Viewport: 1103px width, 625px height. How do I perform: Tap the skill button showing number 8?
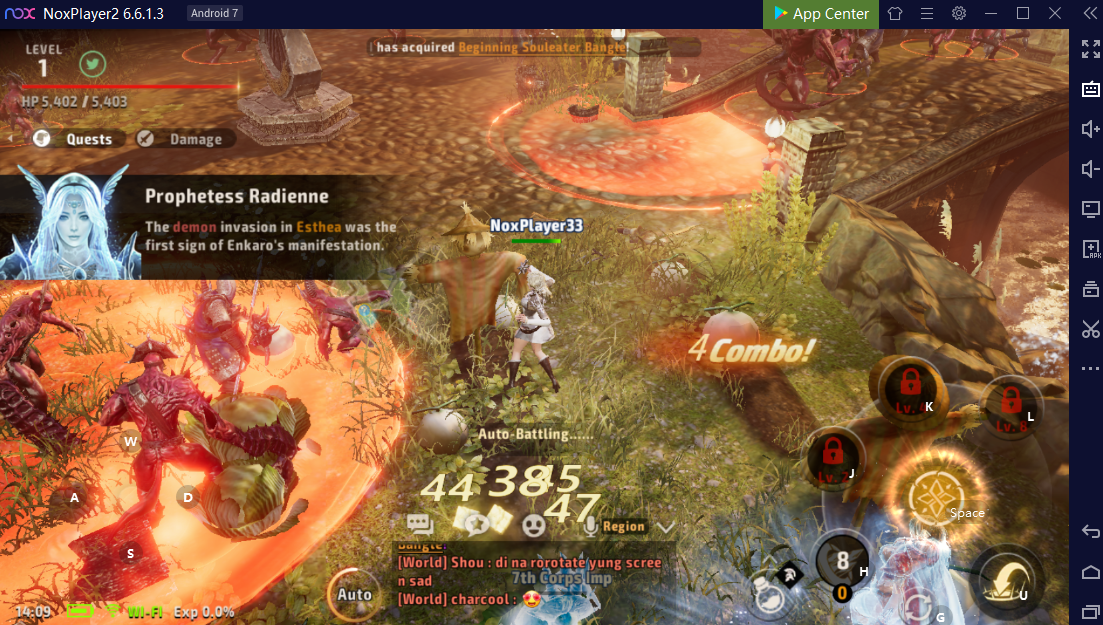click(843, 562)
